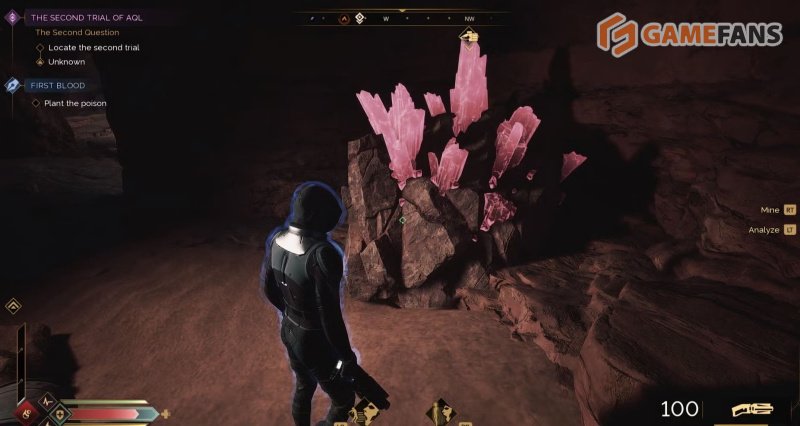Click the compass bar heading strip
Screen dimensions: 800x426
point(400,18)
